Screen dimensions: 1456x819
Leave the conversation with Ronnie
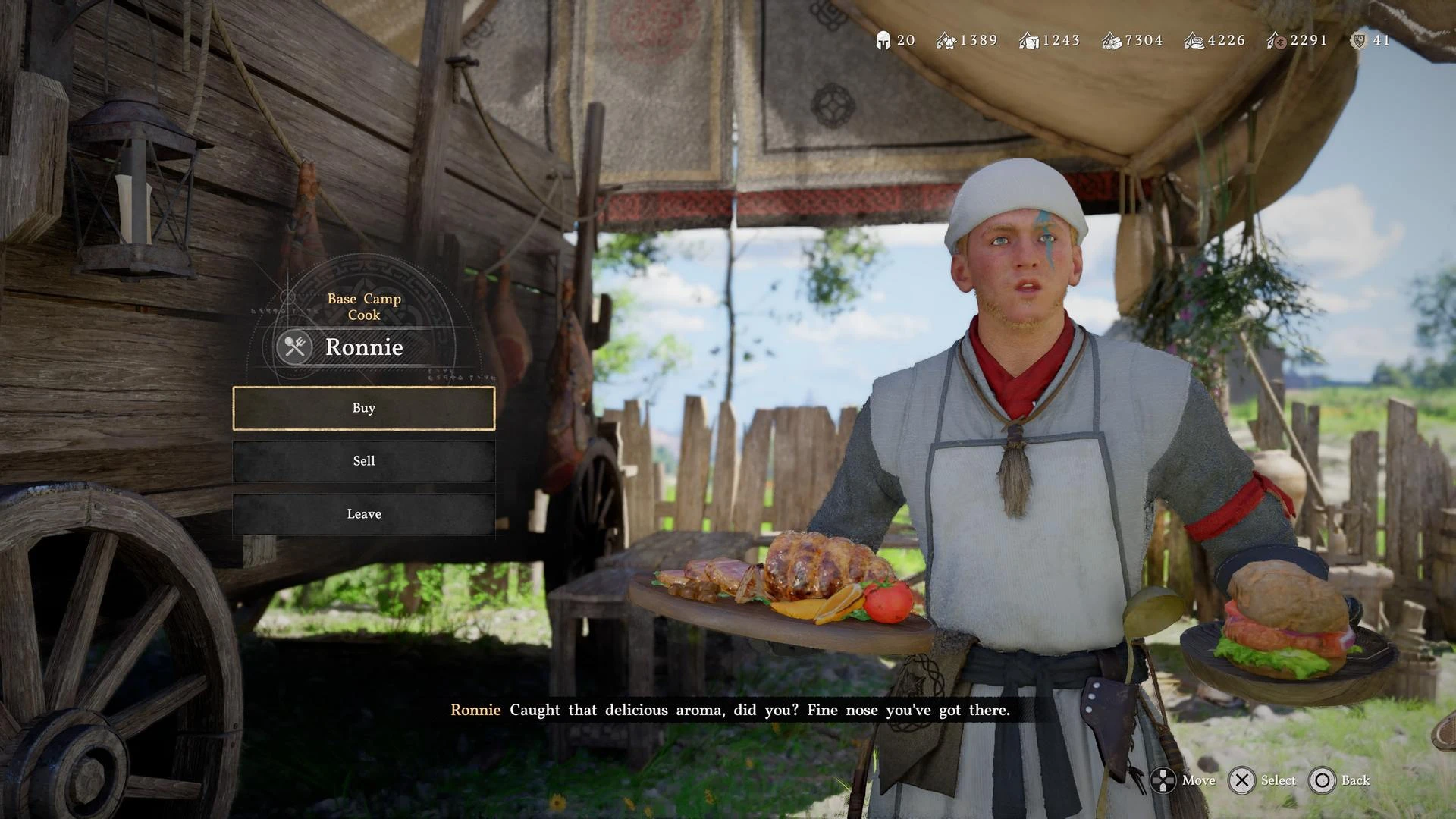pyautogui.click(x=364, y=514)
